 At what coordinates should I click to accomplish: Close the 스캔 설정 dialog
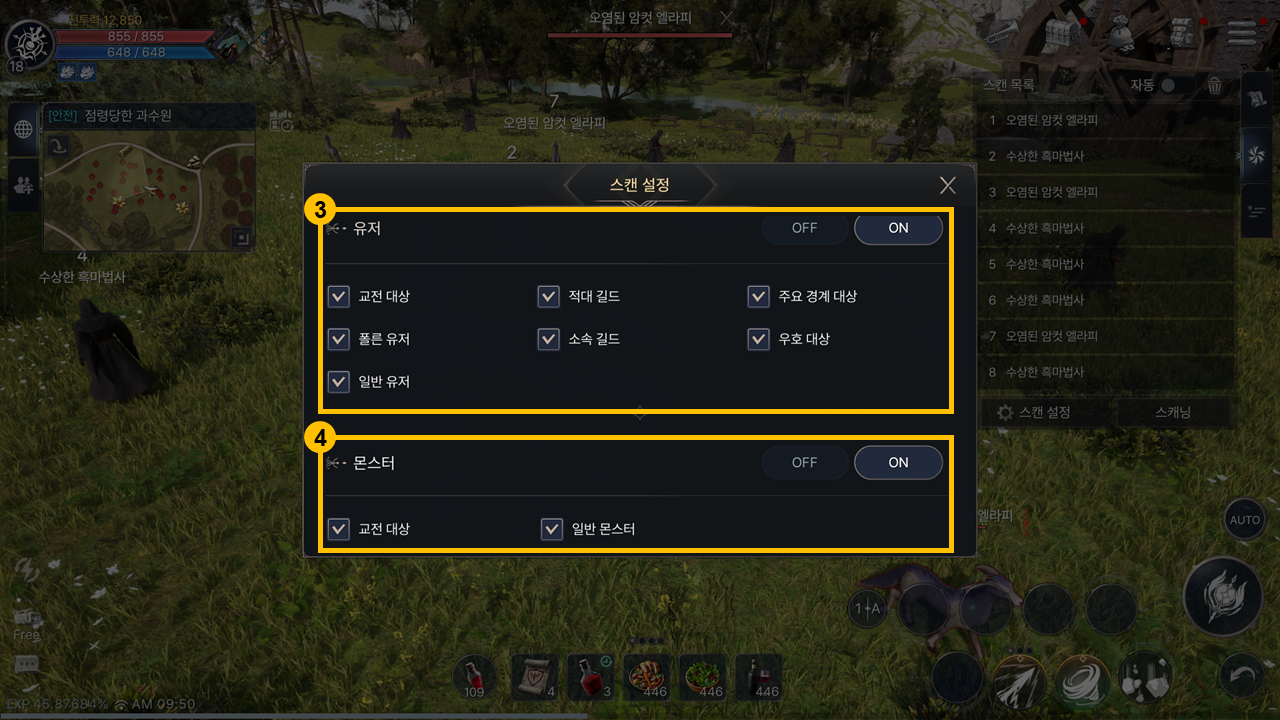948,185
